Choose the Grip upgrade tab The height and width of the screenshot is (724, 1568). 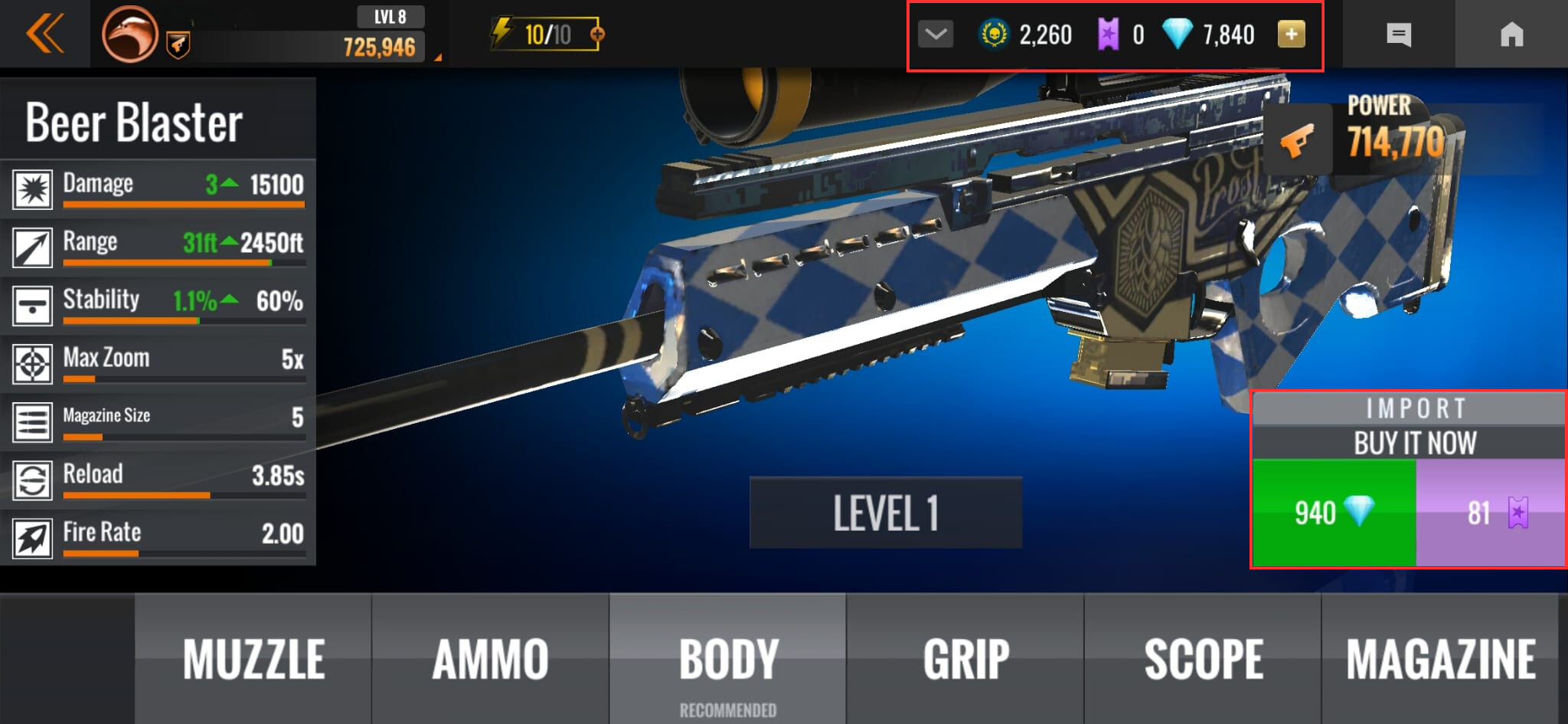pos(965,659)
